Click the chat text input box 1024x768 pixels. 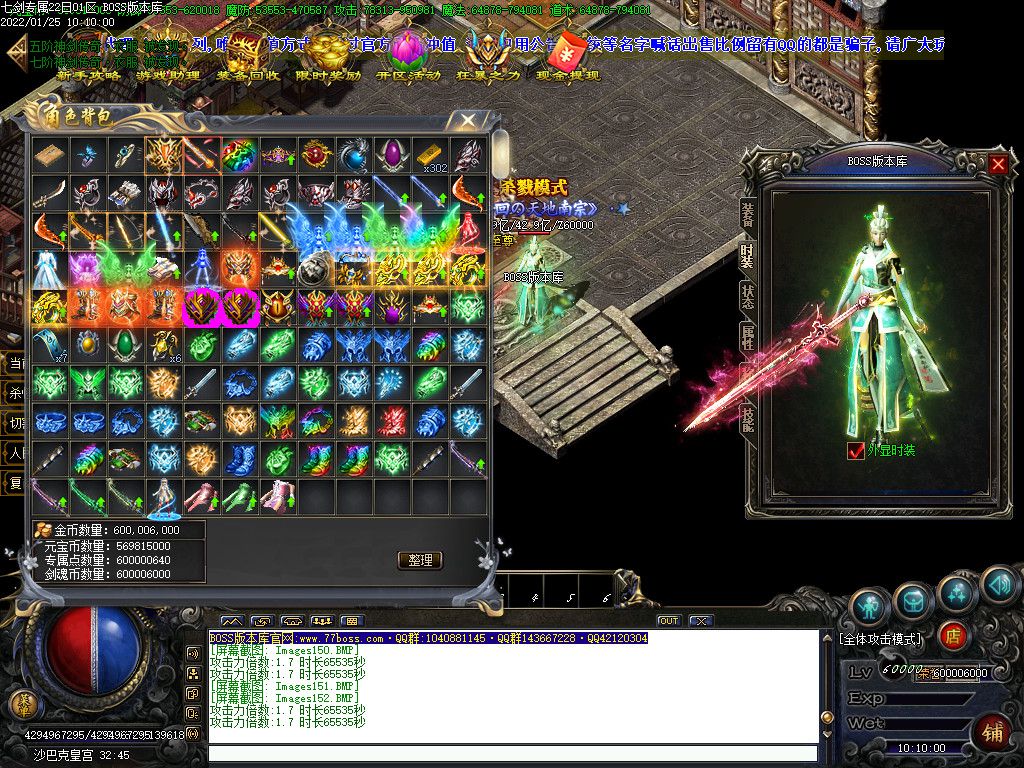(x=512, y=754)
